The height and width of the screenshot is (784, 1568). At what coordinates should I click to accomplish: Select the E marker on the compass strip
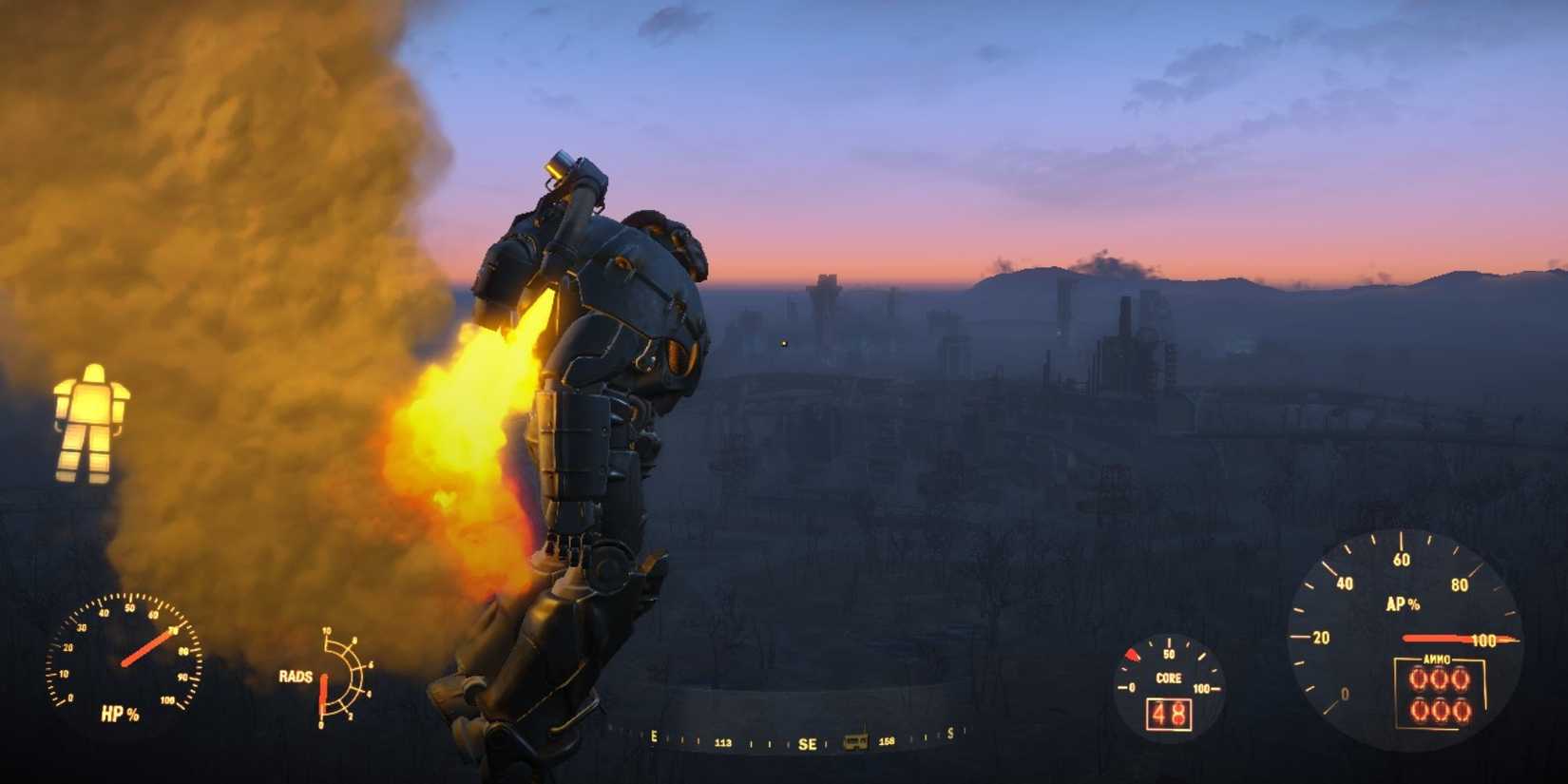coord(653,736)
